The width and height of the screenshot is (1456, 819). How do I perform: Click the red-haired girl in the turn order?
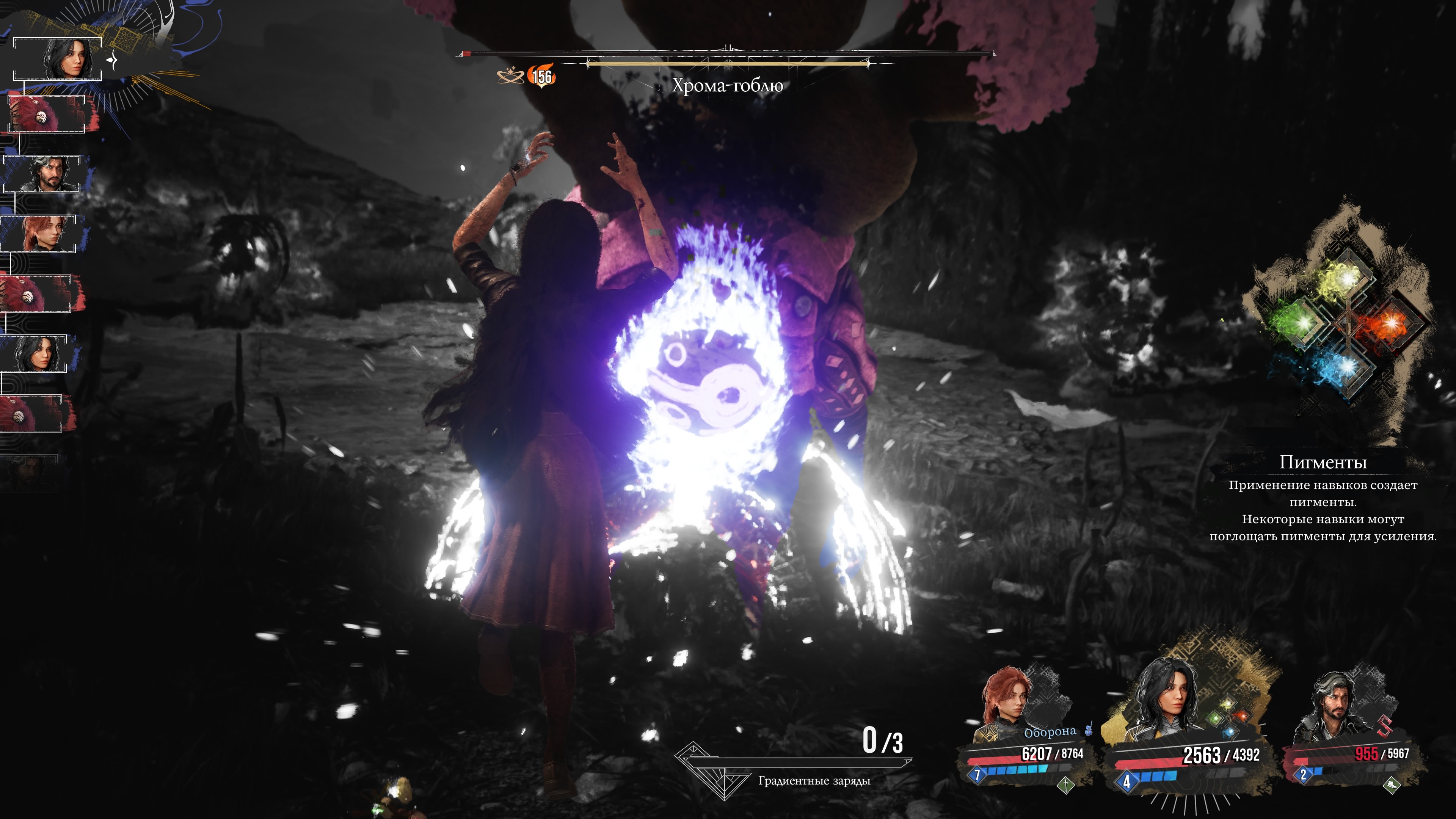pyautogui.click(x=43, y=233)
